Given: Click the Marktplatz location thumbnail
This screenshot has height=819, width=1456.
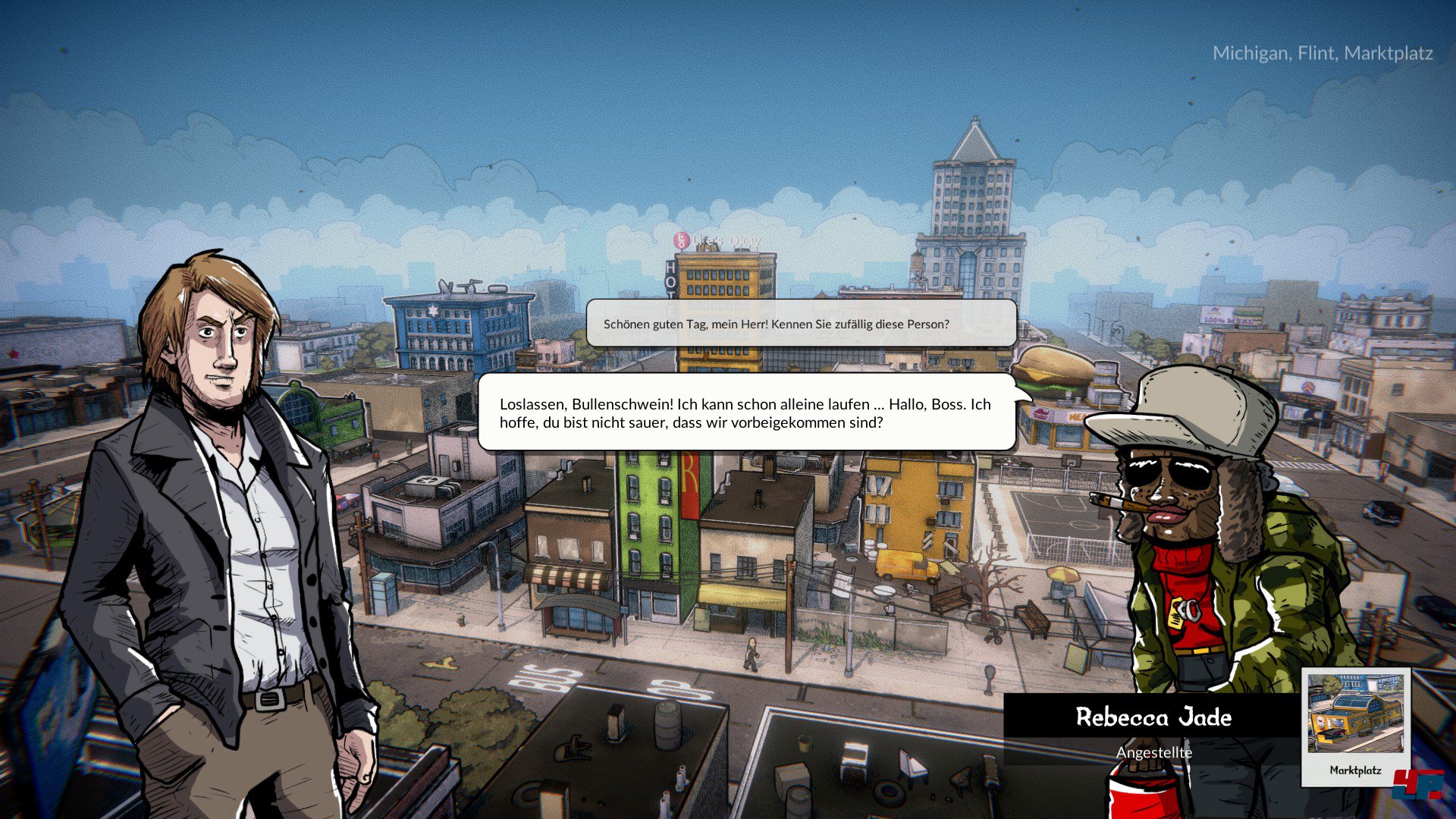Looking at the screenshot, I should (x=1355, y=725).
